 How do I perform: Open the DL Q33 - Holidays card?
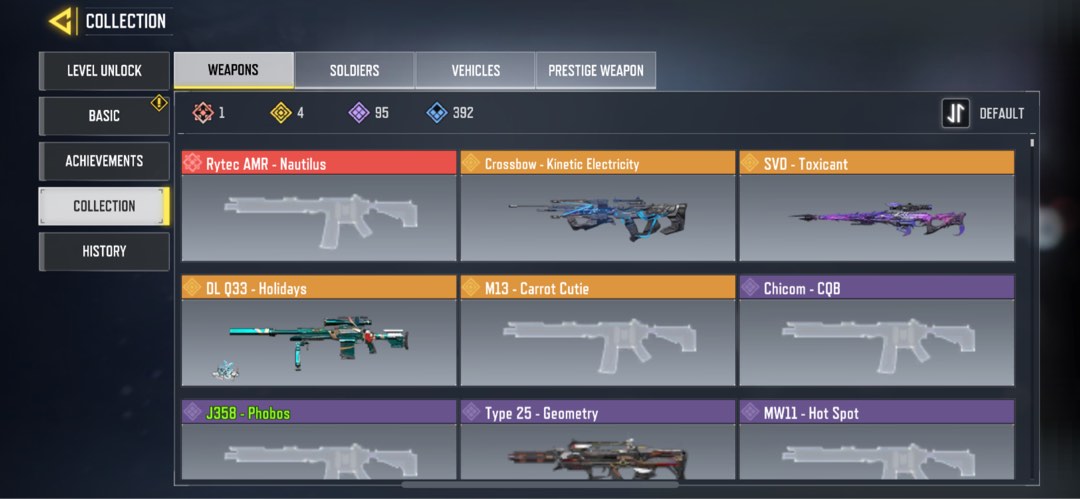pos(319,332)
